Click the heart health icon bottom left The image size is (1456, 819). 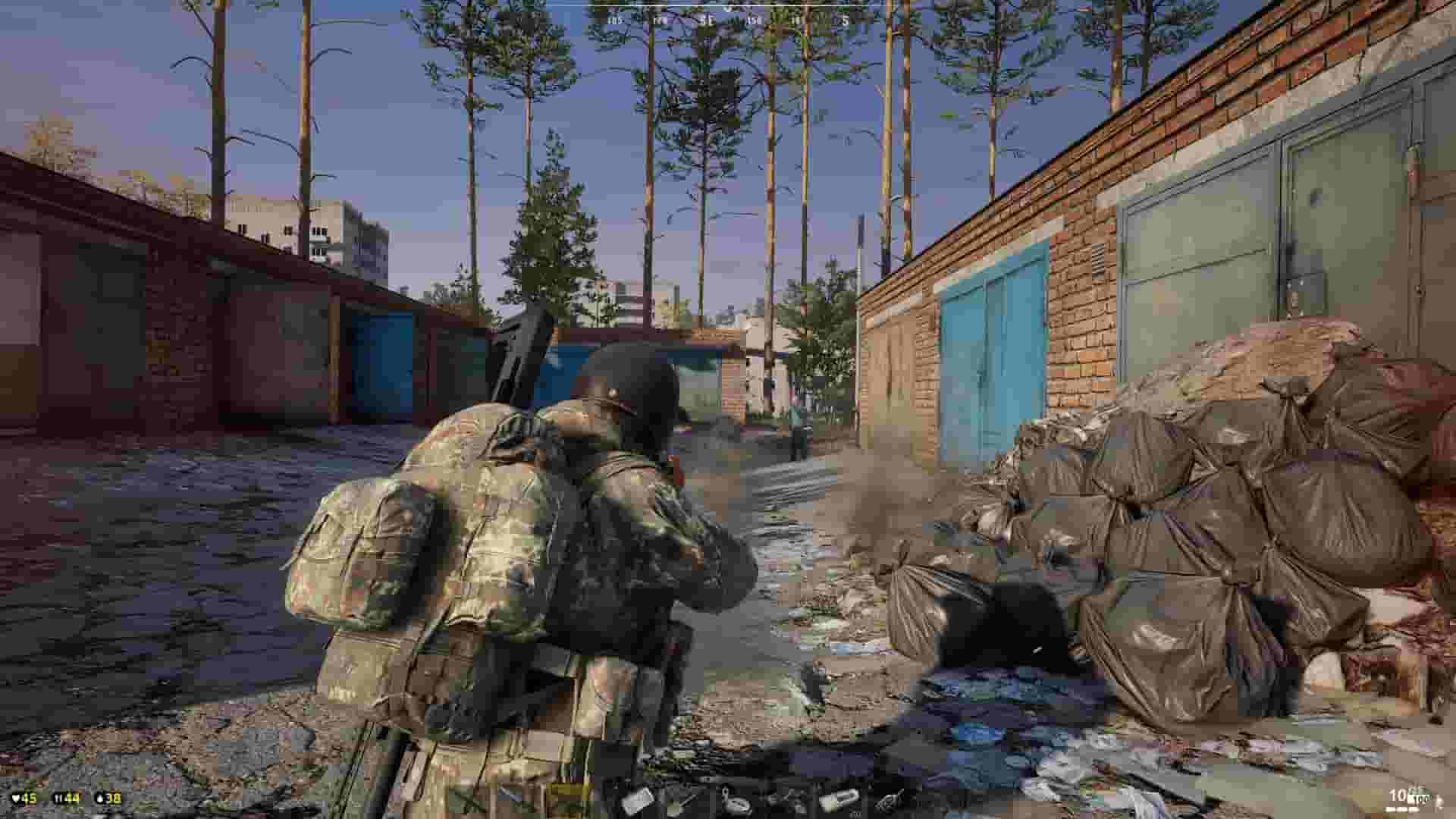point(16,798)
